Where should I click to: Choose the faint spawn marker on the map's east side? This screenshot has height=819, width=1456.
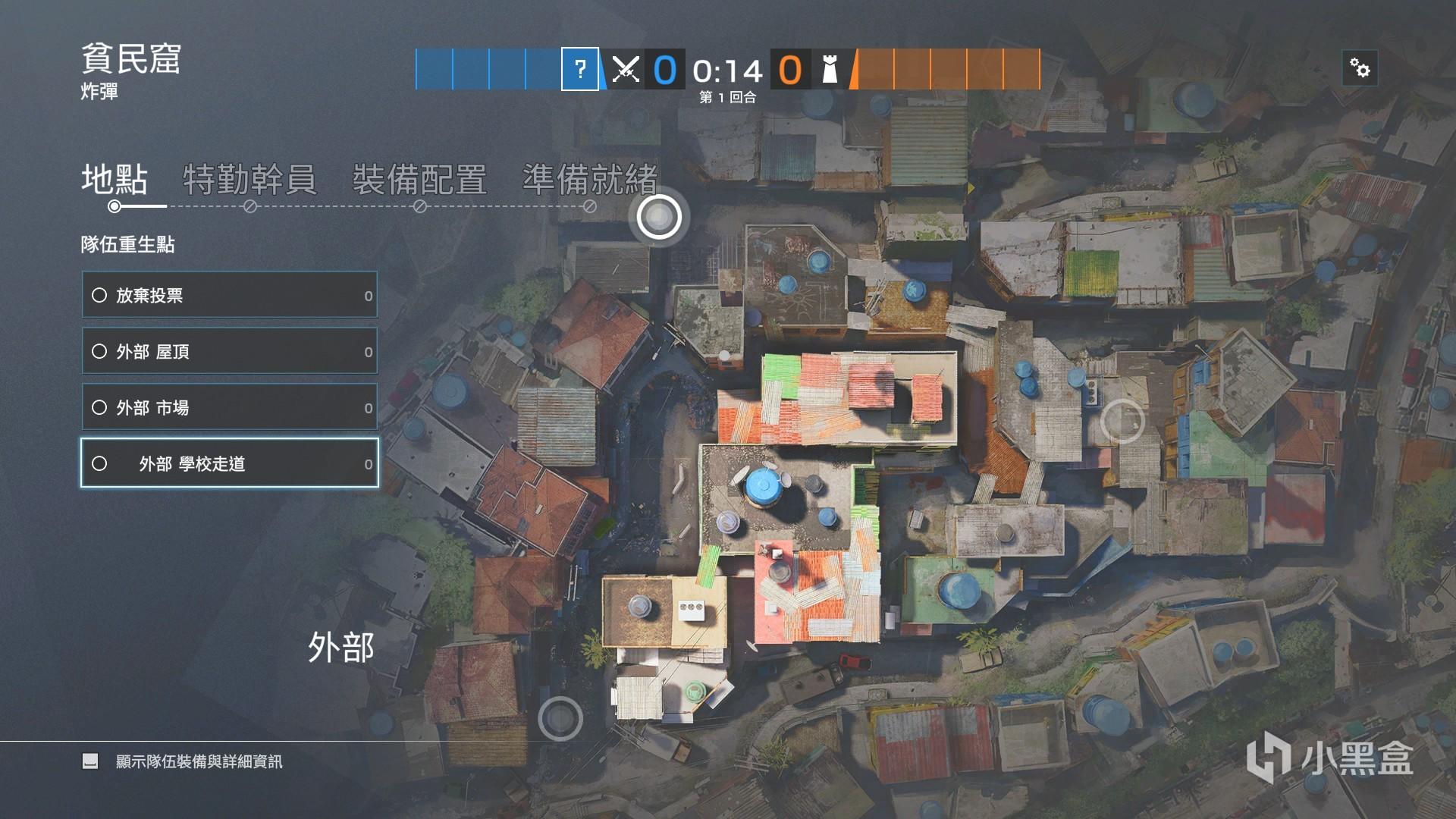1122,420
